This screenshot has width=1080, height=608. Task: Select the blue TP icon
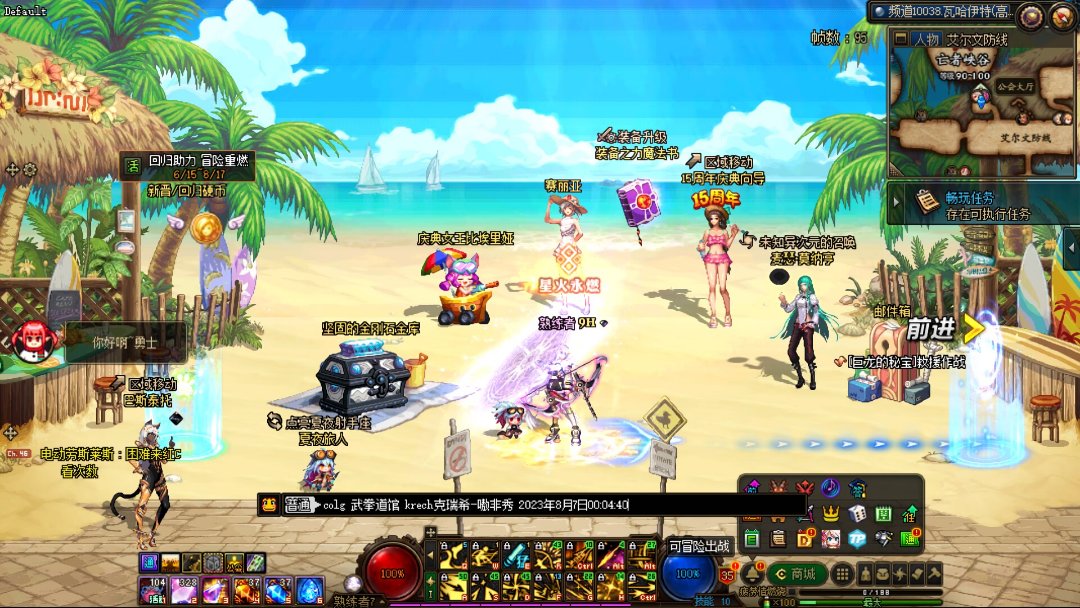point(856,539)
